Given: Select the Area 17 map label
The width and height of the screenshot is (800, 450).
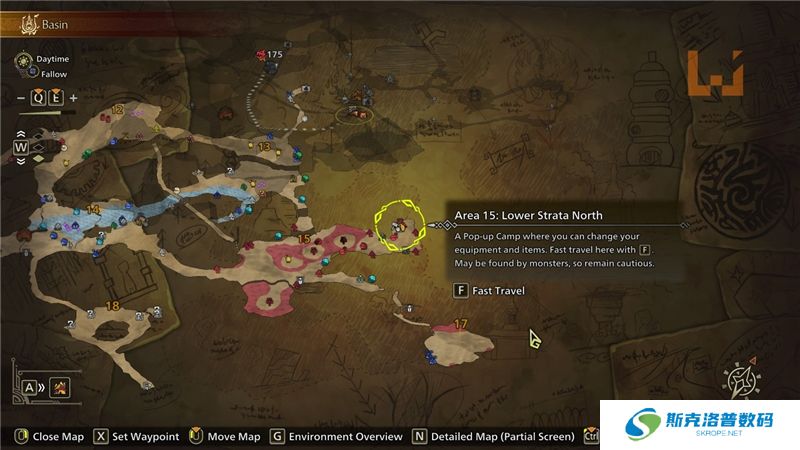Looking at the screenshot, I should click(461, 323).
